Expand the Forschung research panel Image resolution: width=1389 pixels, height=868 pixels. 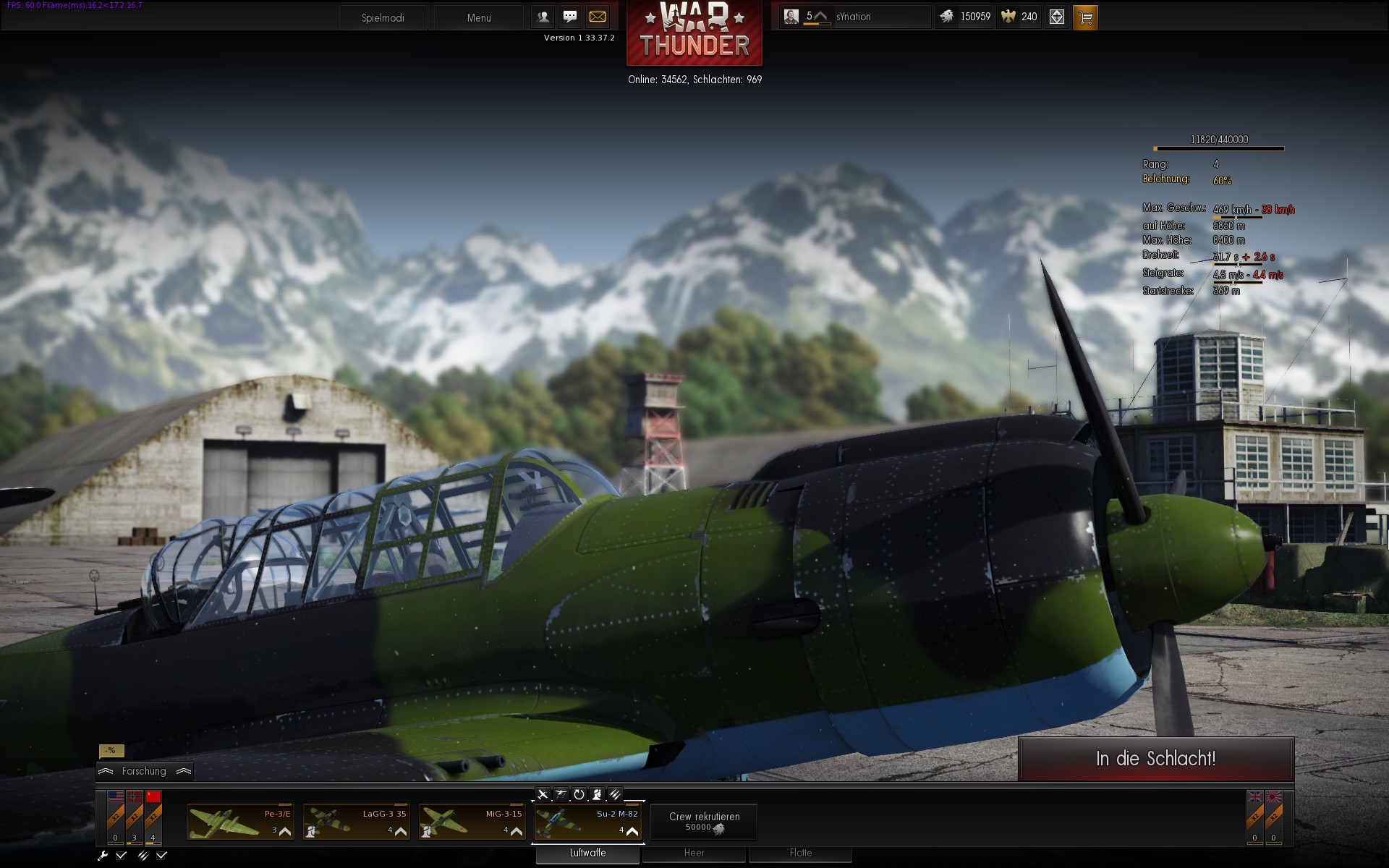144,771
